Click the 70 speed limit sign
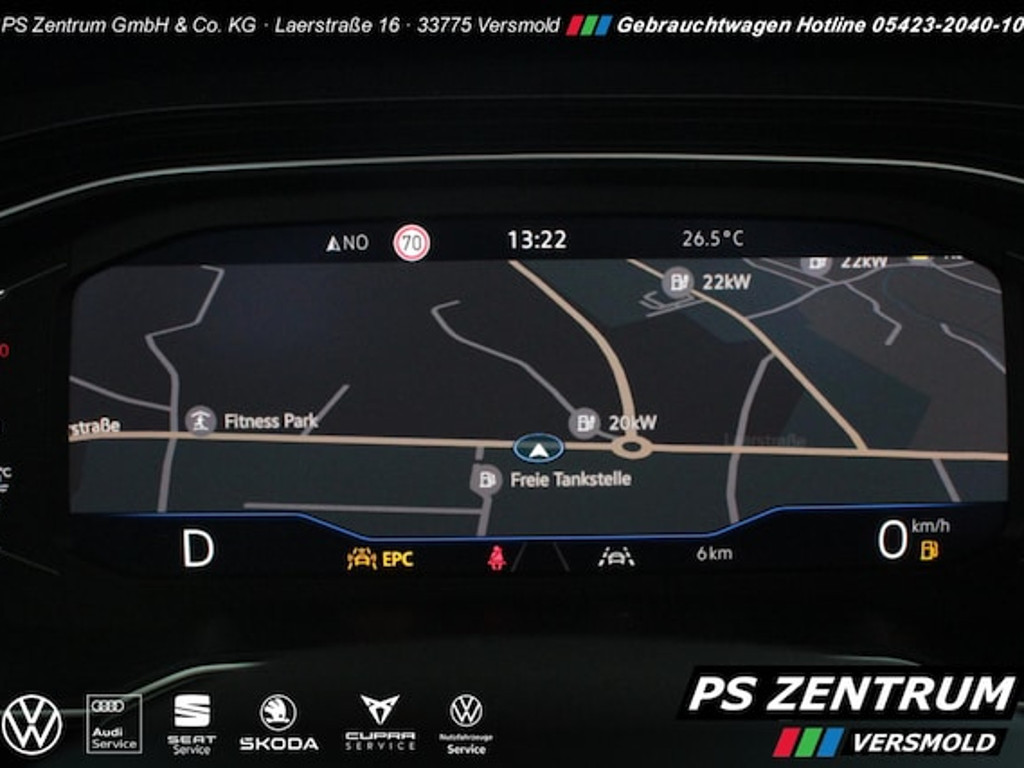 point(412,242)
